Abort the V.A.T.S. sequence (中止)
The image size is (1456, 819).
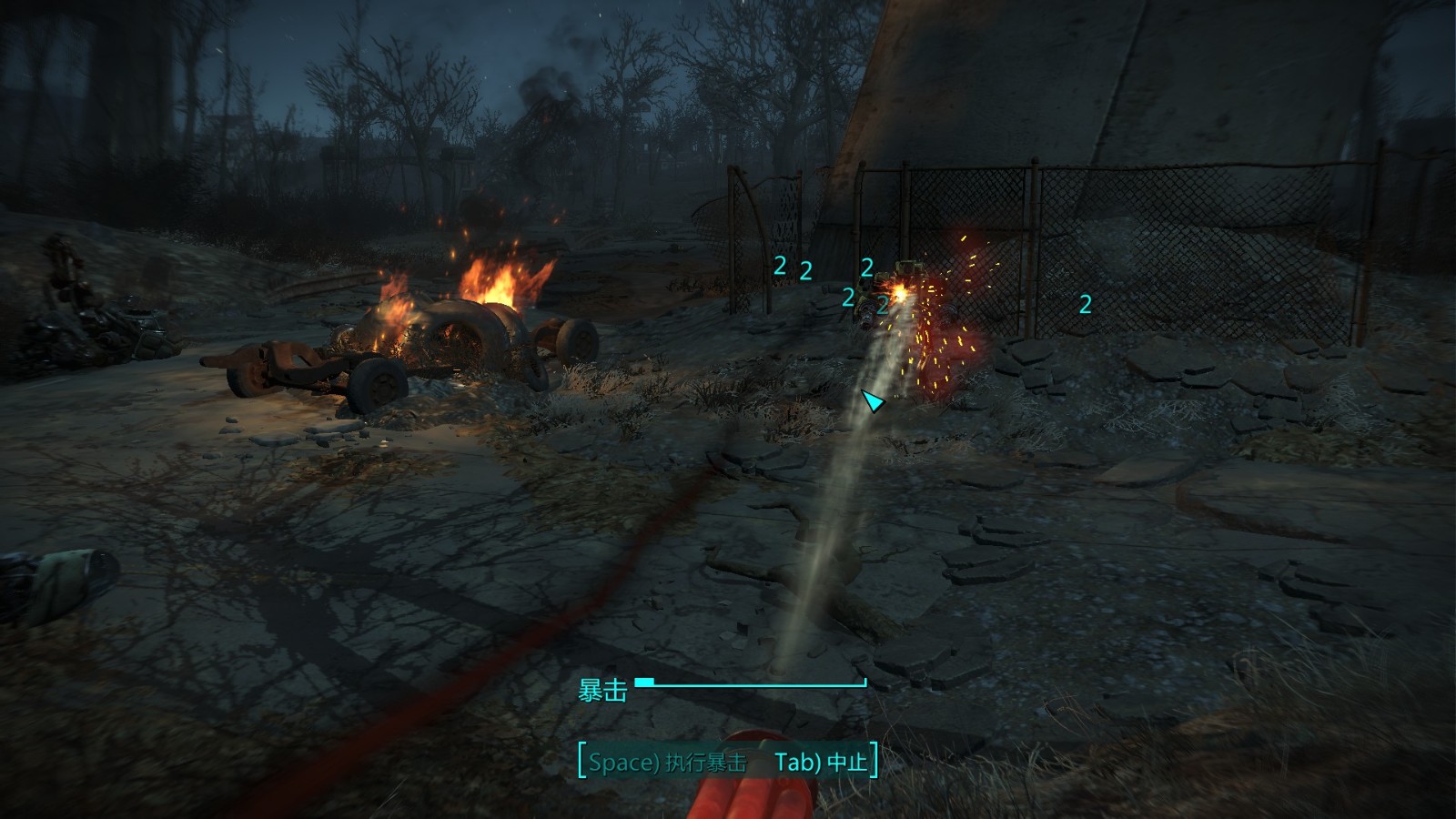pyautogui.click(x=822, y=762)
